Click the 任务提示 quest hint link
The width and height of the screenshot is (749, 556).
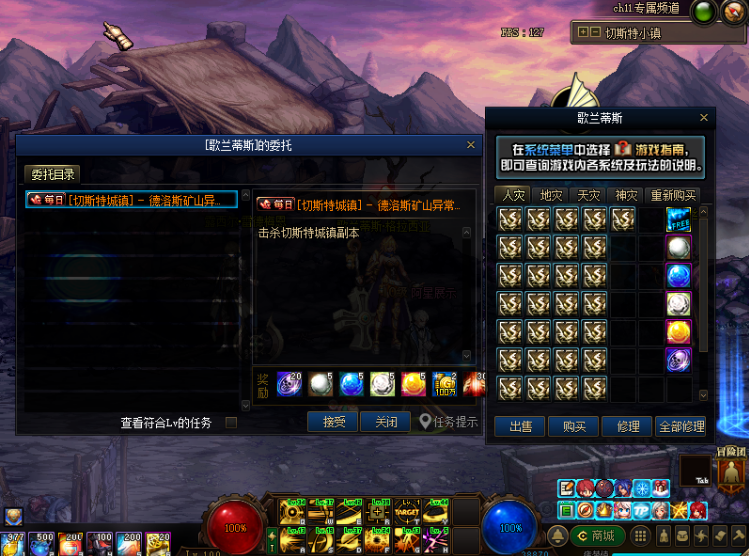coord(449,422)
